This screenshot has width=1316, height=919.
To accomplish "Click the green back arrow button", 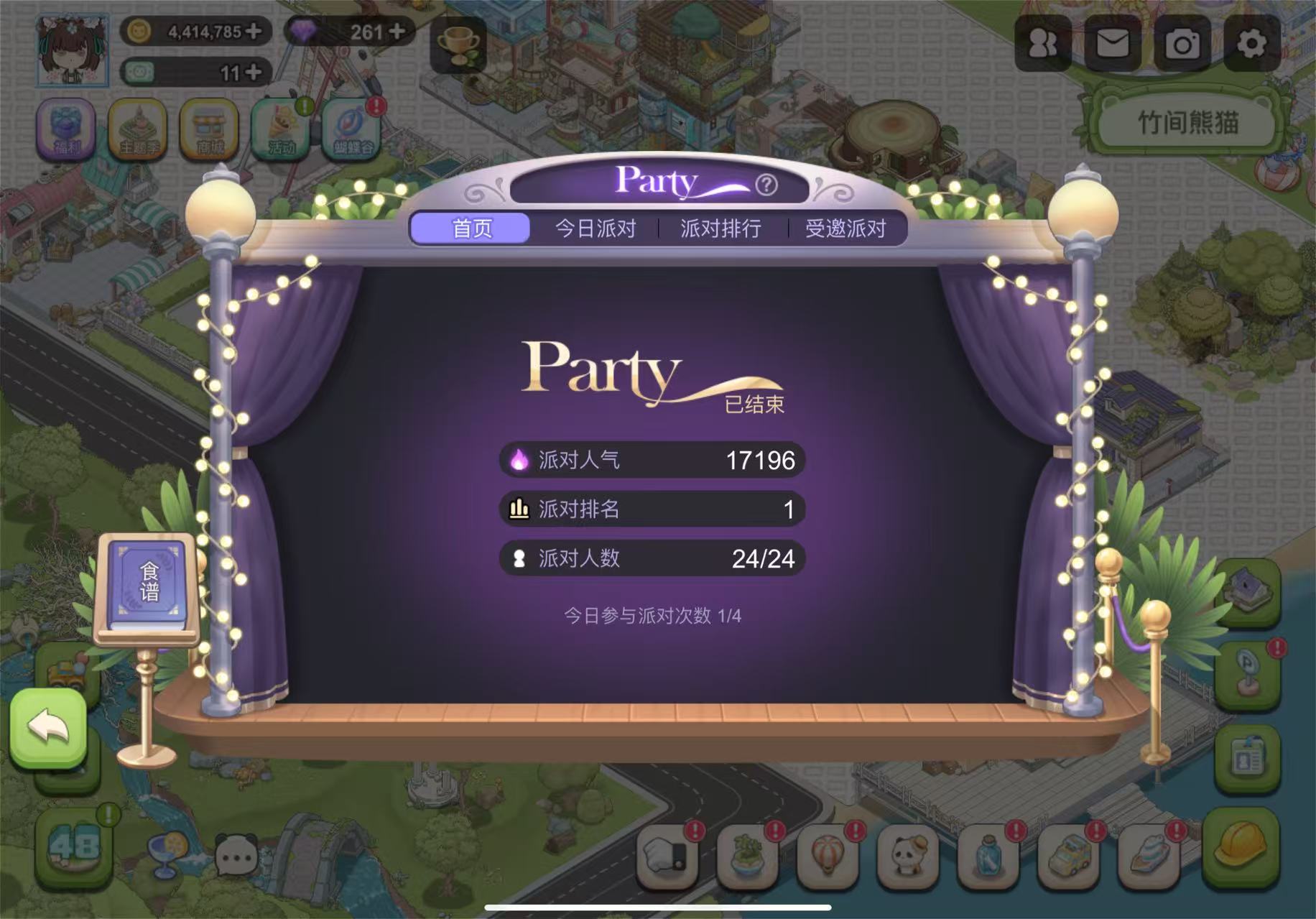I will pos(48,727).
